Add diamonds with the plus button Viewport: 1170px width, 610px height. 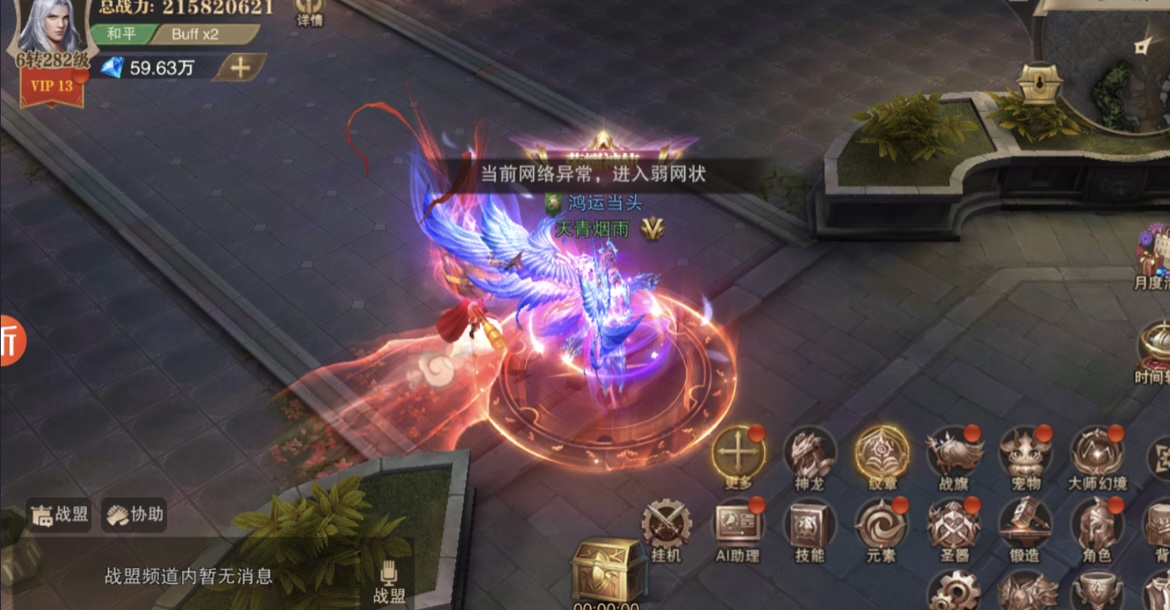pos(241,67)
